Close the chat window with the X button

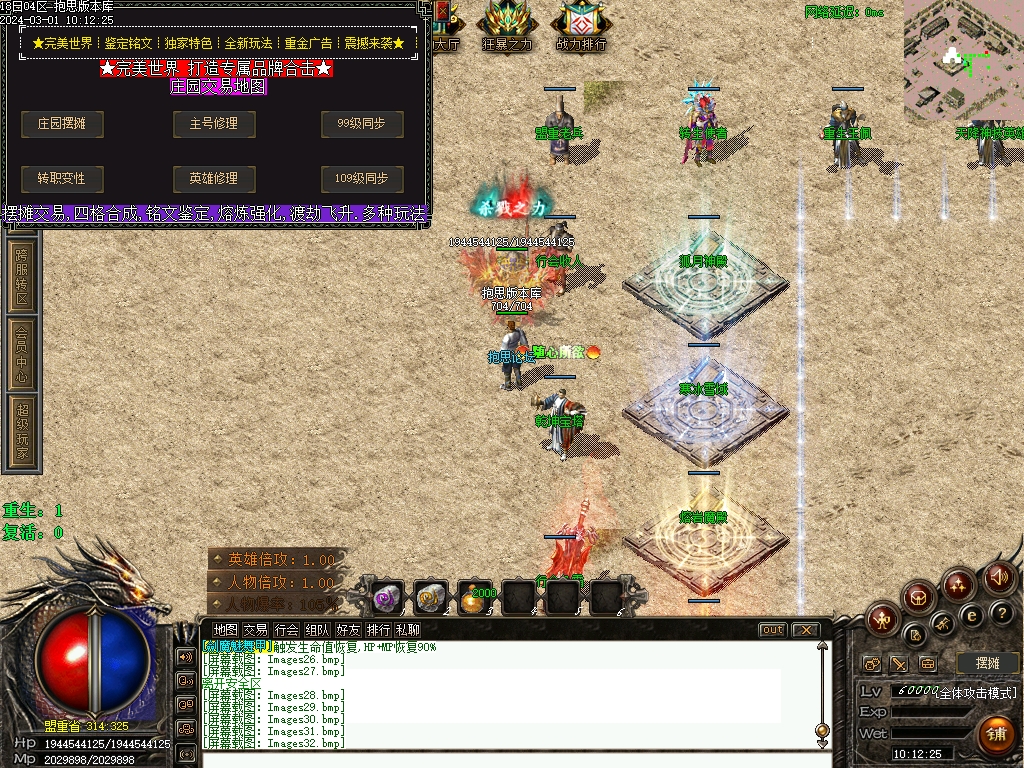(x=805, y=630)
